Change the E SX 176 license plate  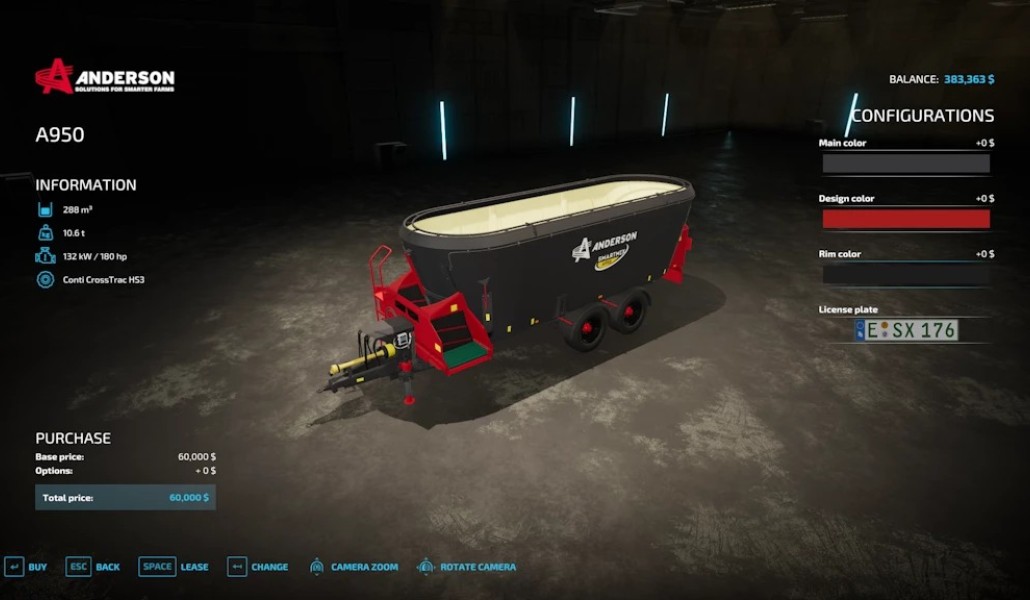[906, 330]
